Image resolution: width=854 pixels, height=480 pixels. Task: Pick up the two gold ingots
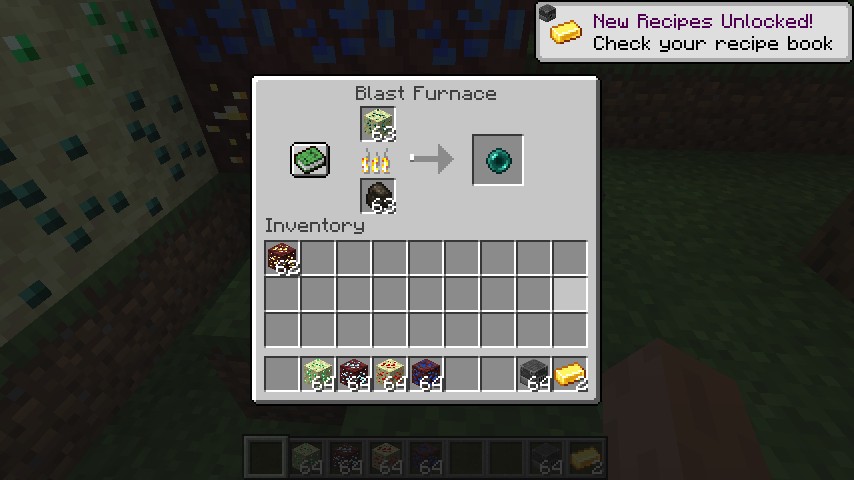coord(570,374)
